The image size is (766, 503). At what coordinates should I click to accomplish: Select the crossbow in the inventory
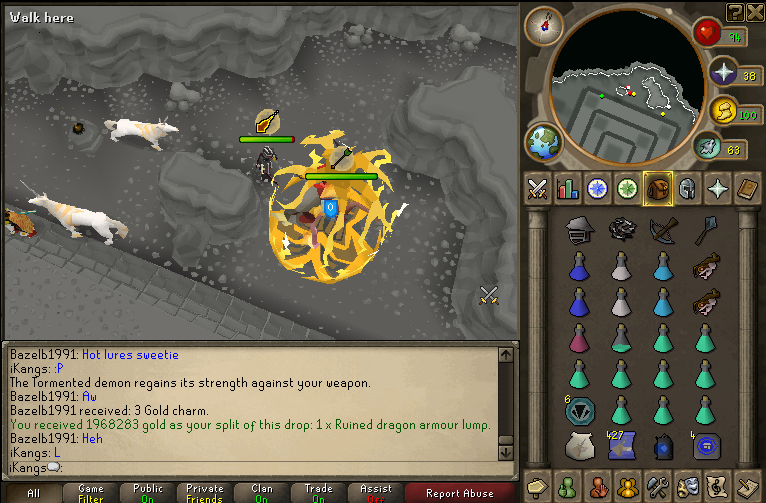[661, 229]
